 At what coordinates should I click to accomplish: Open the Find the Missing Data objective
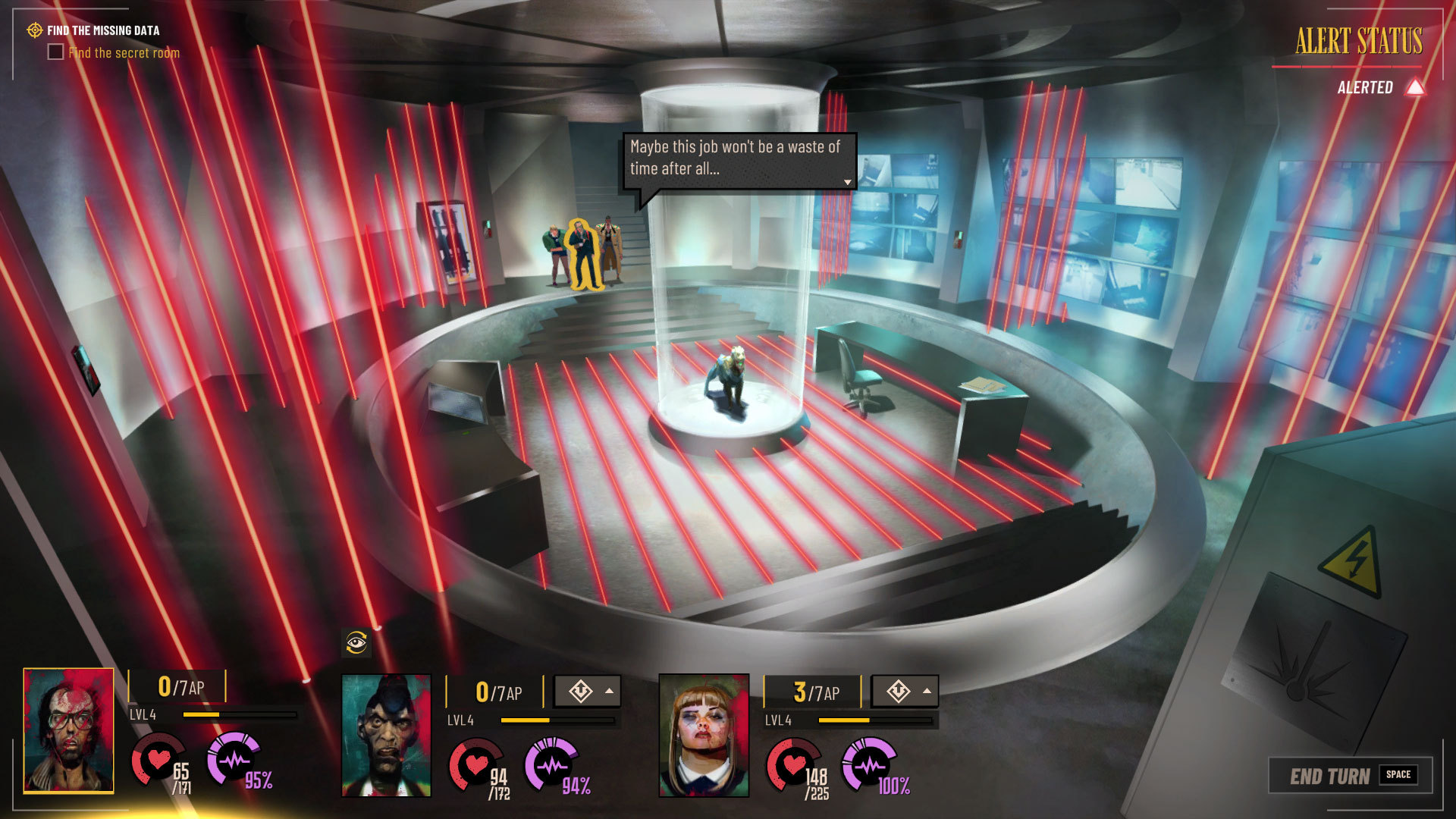pyautogui.click(x=103, y=30)
